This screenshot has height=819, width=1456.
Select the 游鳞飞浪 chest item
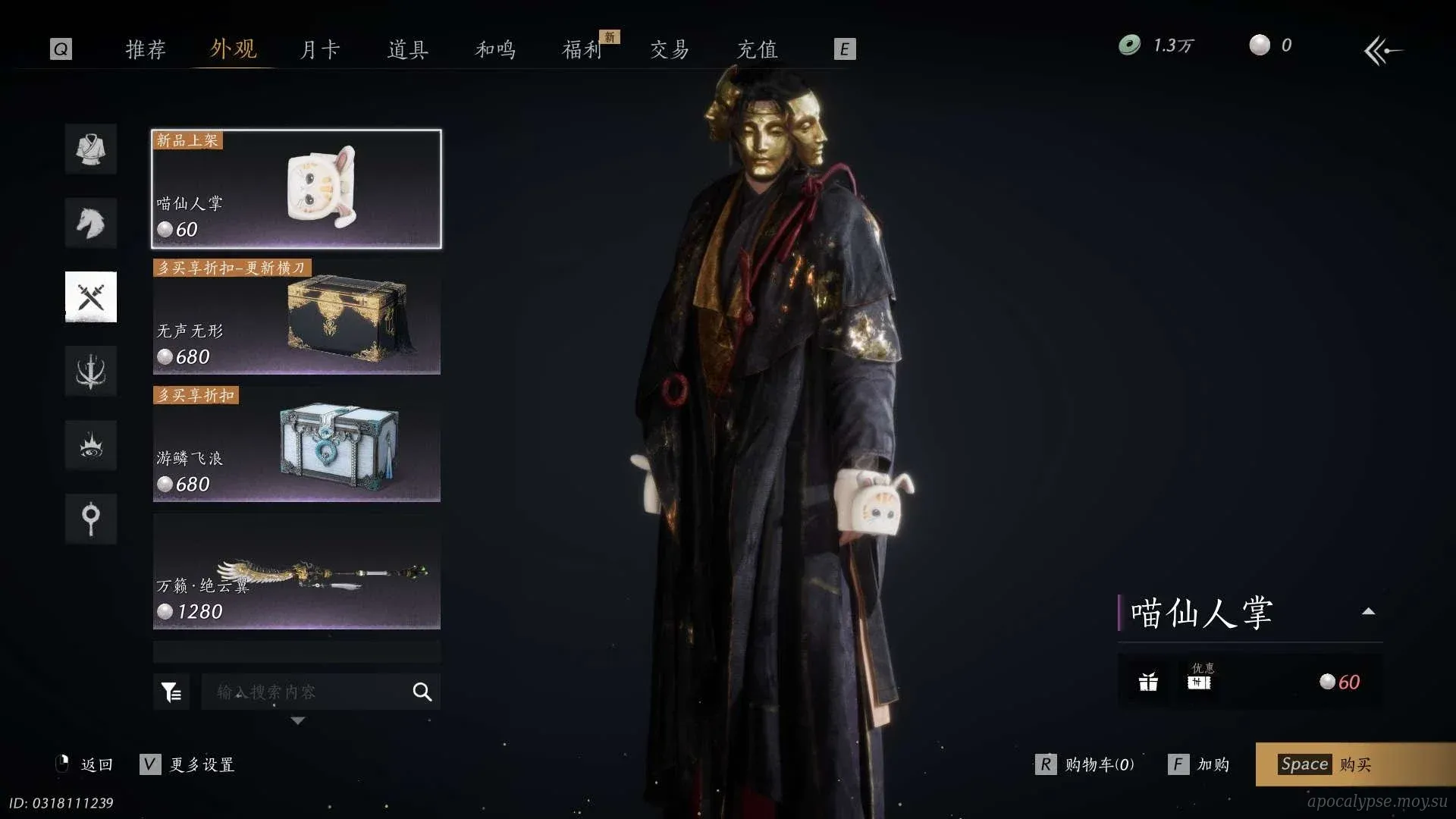297,444
